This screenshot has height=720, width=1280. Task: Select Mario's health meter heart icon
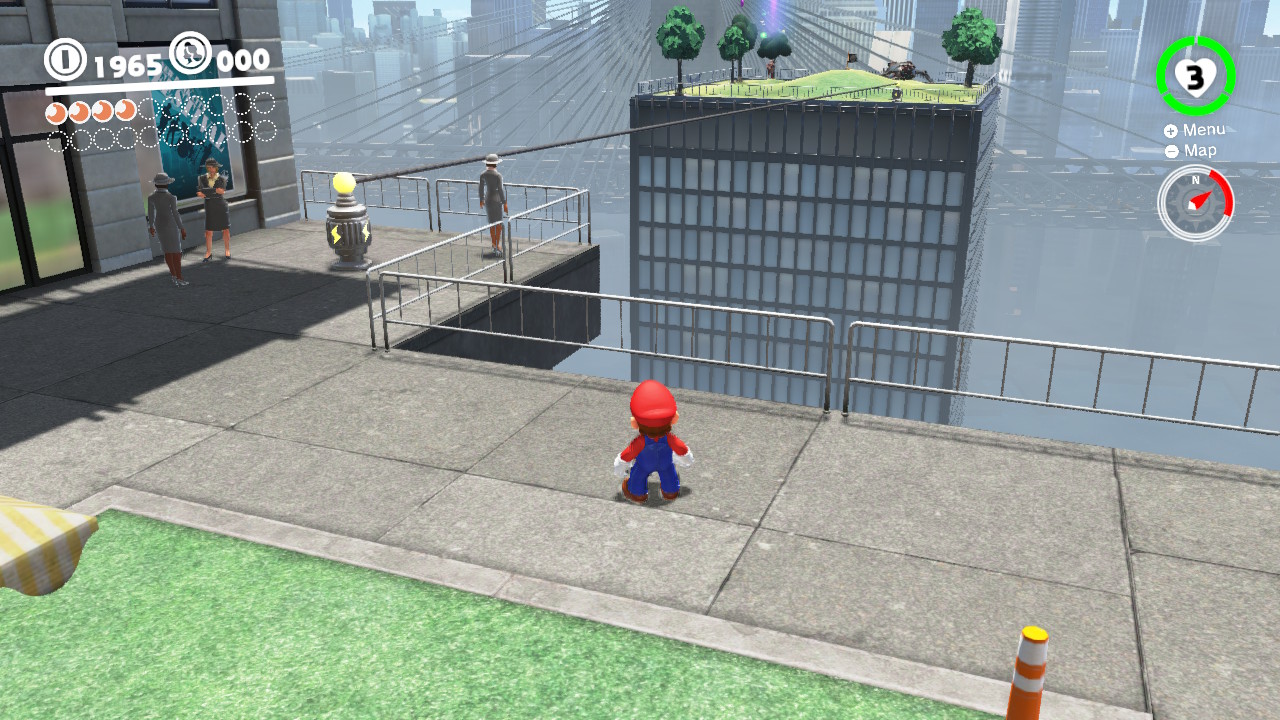pos(1197,80)
